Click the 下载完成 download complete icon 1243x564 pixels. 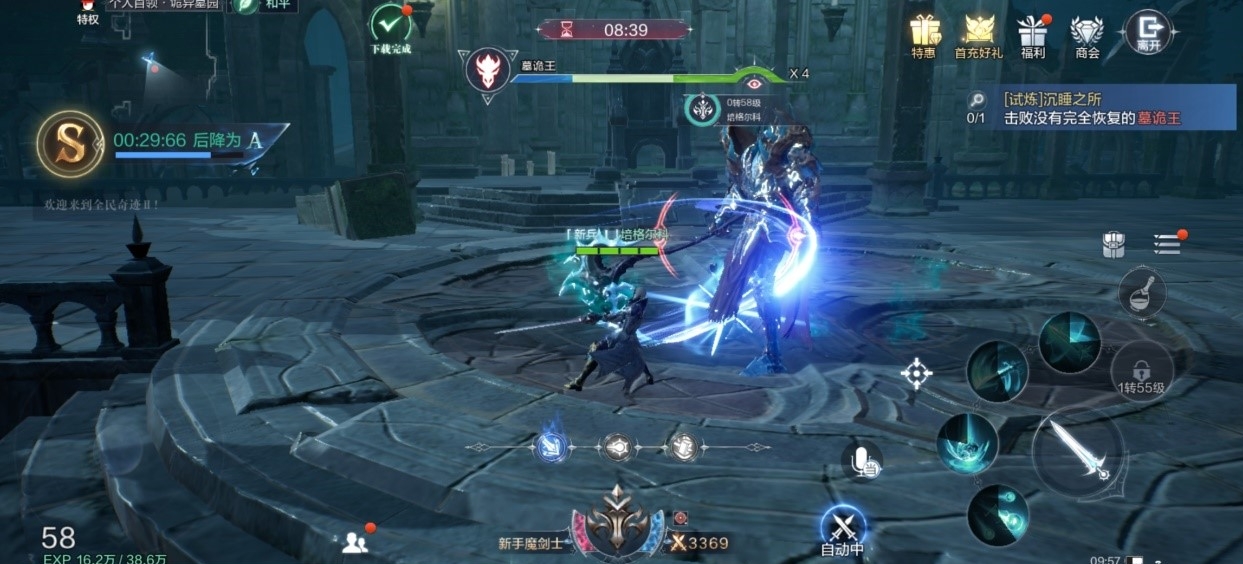click(x=390, y=26)
